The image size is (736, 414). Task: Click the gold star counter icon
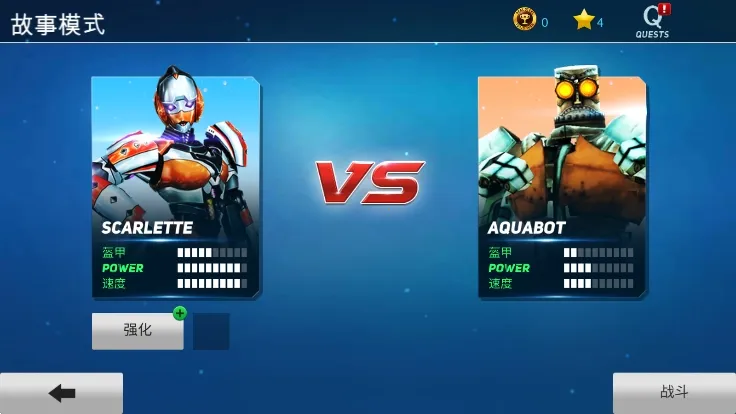point(583,20)
